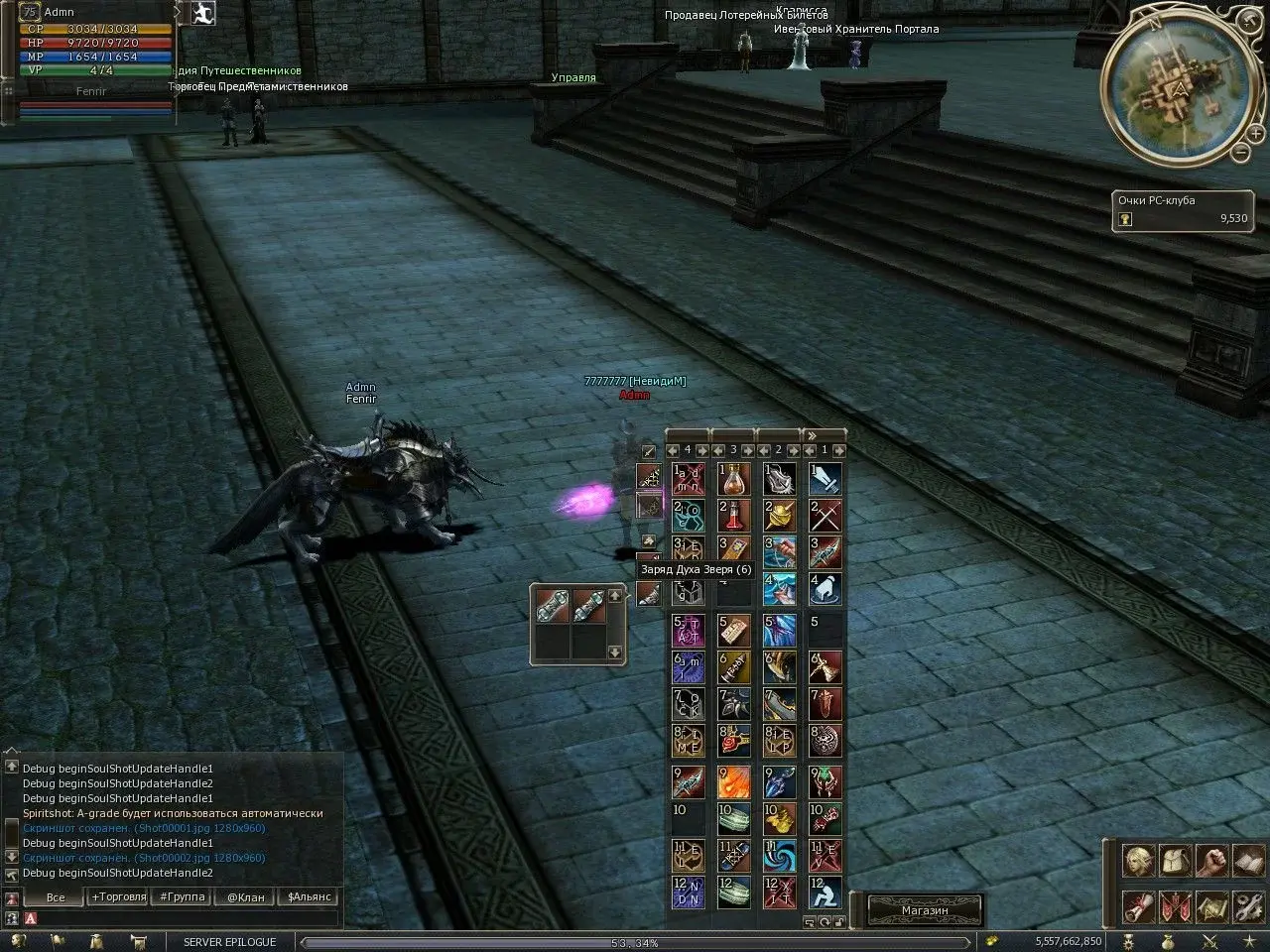Select the #Группа chat tab
This screenshot has height=952, width=1270.
[182, 896]
